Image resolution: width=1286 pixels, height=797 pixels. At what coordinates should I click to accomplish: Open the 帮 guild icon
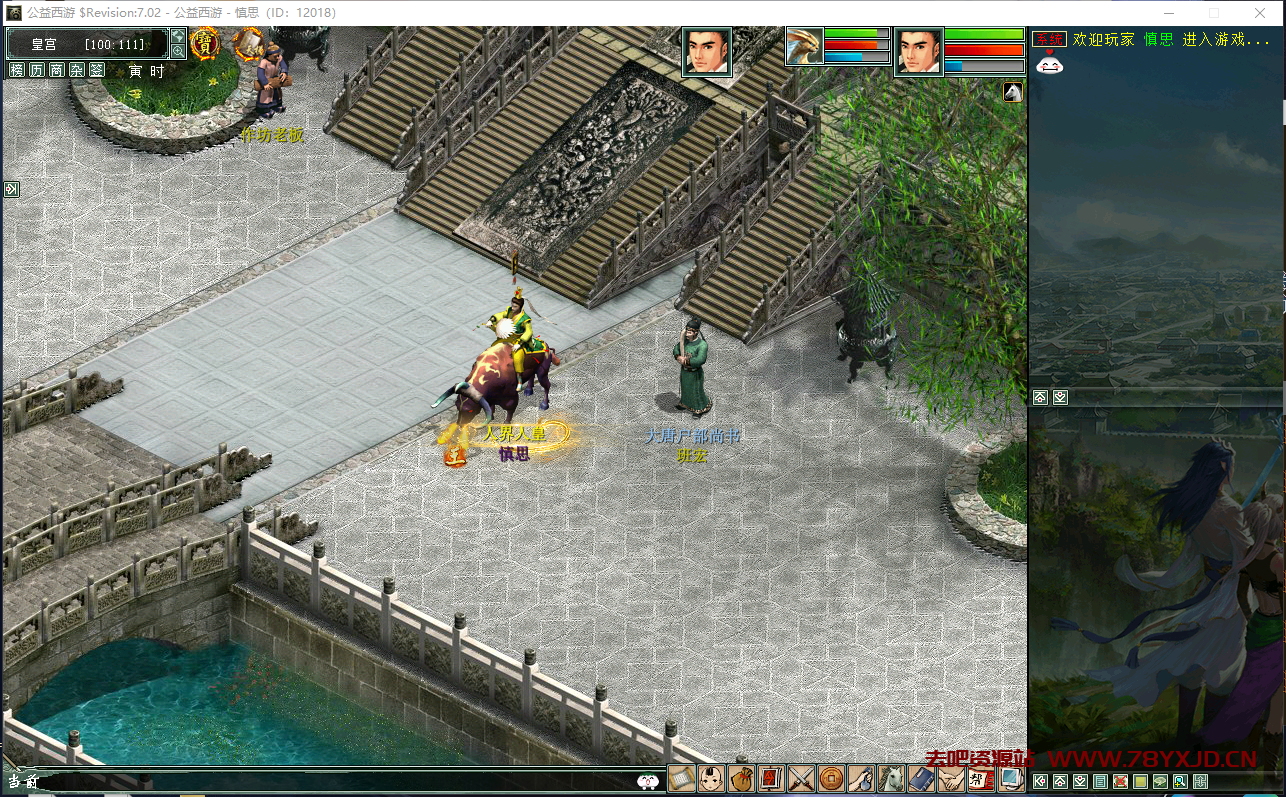[x=980, y=778]
